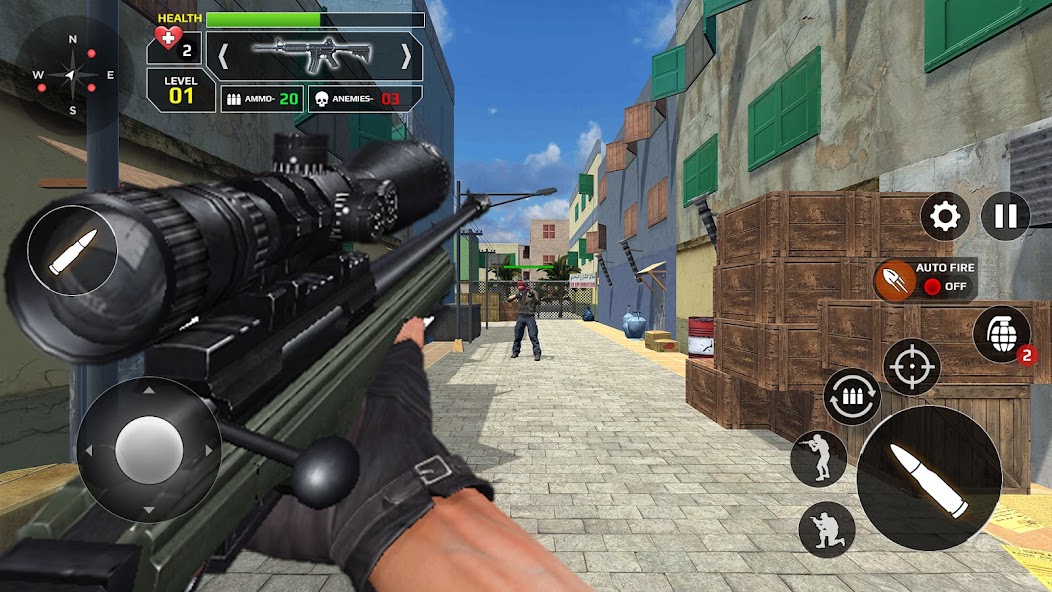Open the gear settings menu

pos(945,216)
